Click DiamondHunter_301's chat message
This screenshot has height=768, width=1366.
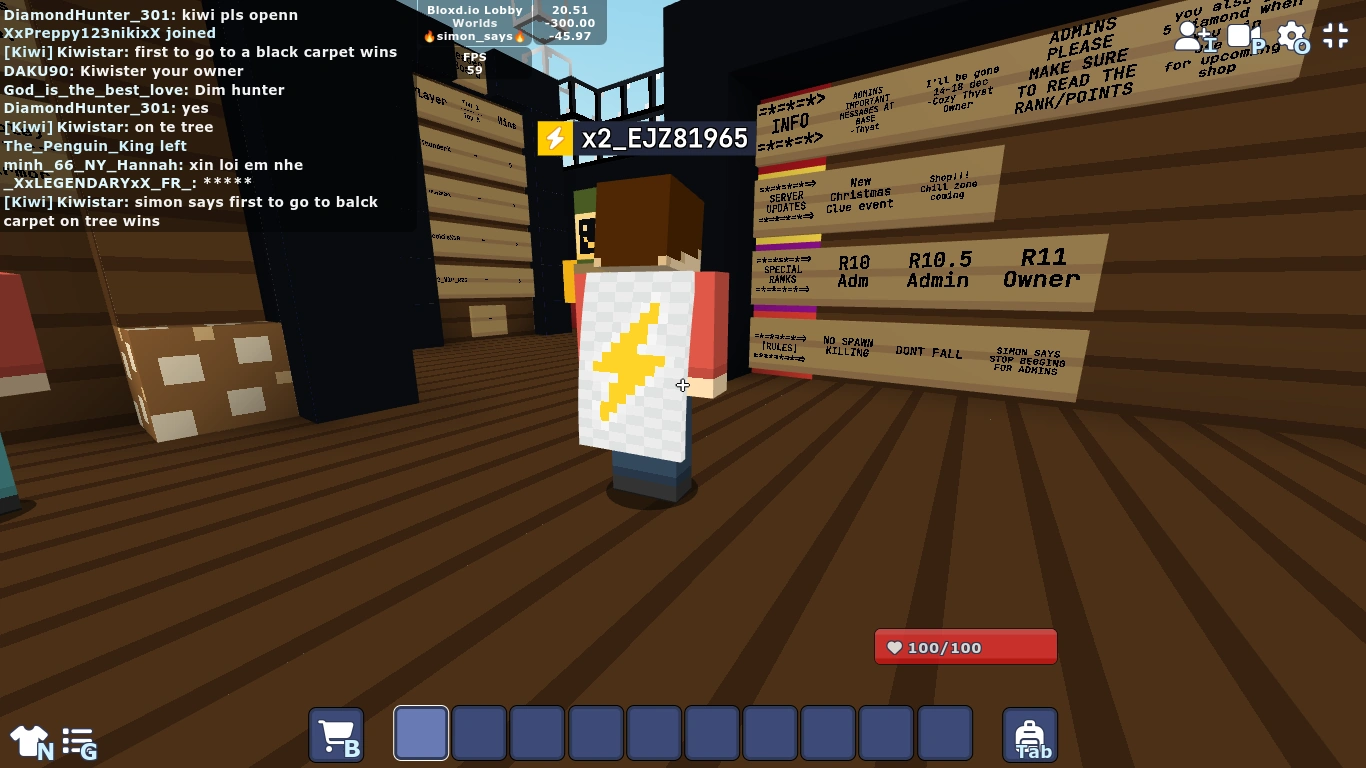148,15
